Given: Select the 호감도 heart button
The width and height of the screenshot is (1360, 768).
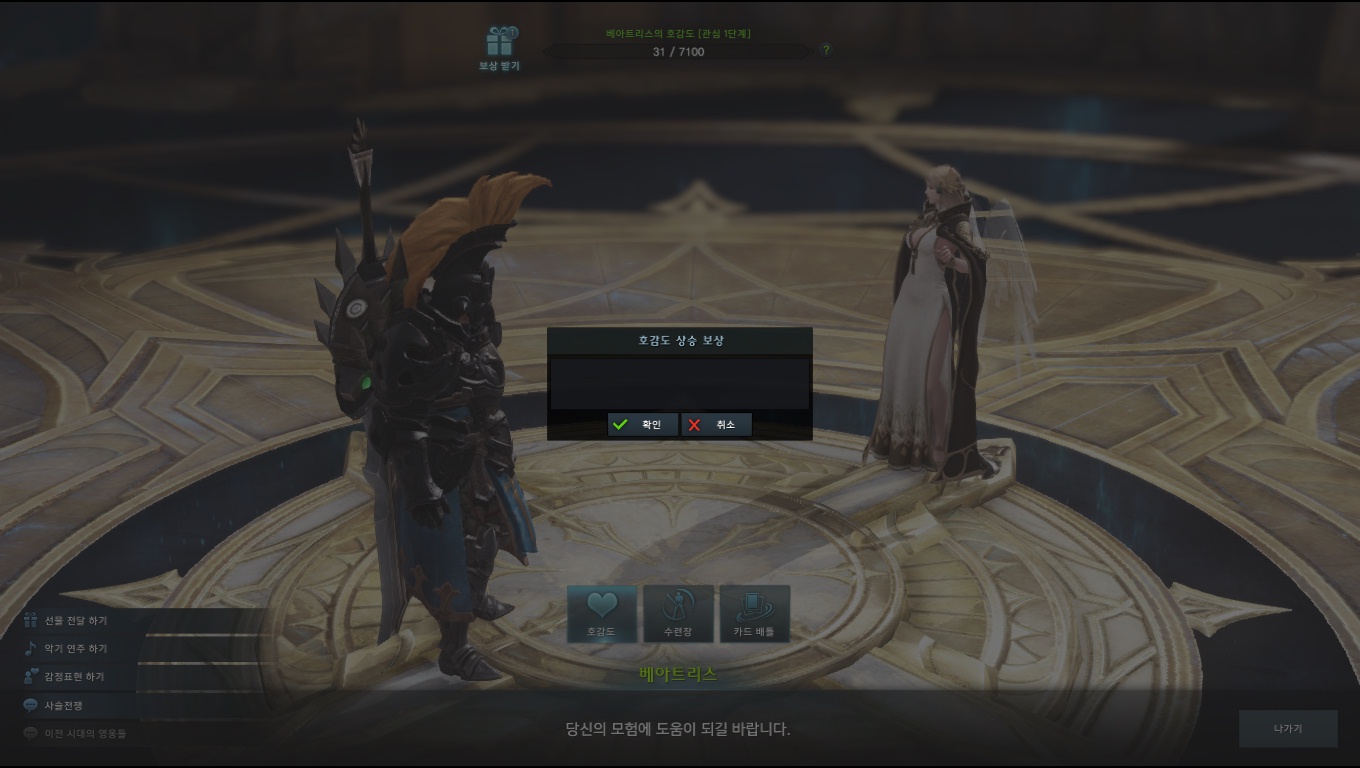Looking at the screenshot, I should click(x=601, y=613).
